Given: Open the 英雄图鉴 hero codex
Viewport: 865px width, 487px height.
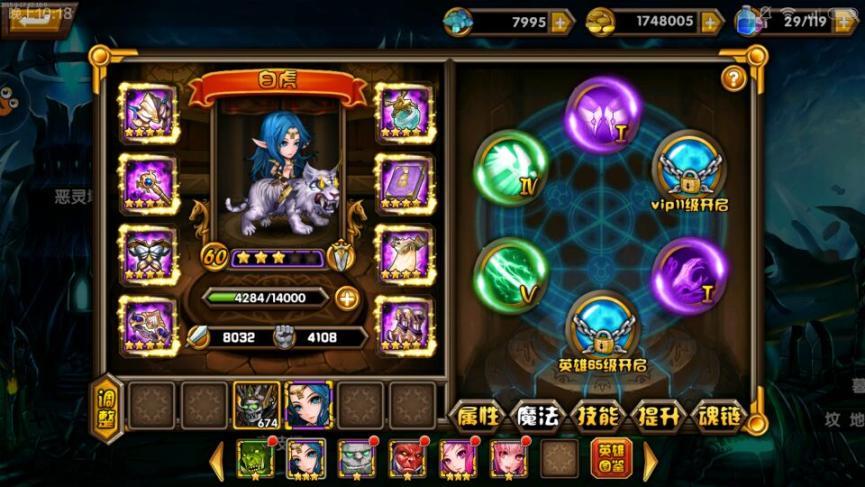Looking at the screenshot, I should (x=610, y=459).
